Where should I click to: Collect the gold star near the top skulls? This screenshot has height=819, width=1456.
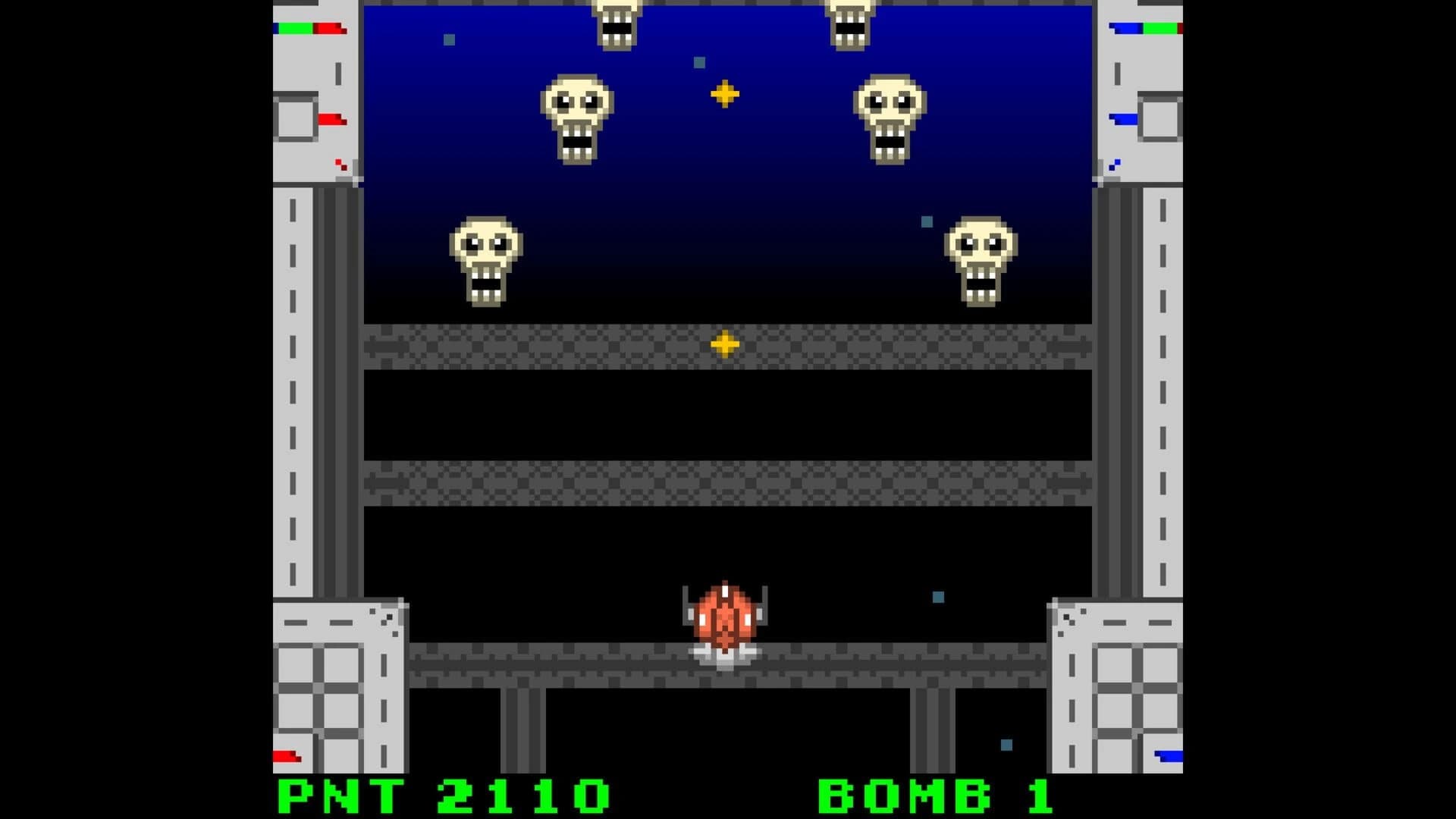[x=724, y=94]
